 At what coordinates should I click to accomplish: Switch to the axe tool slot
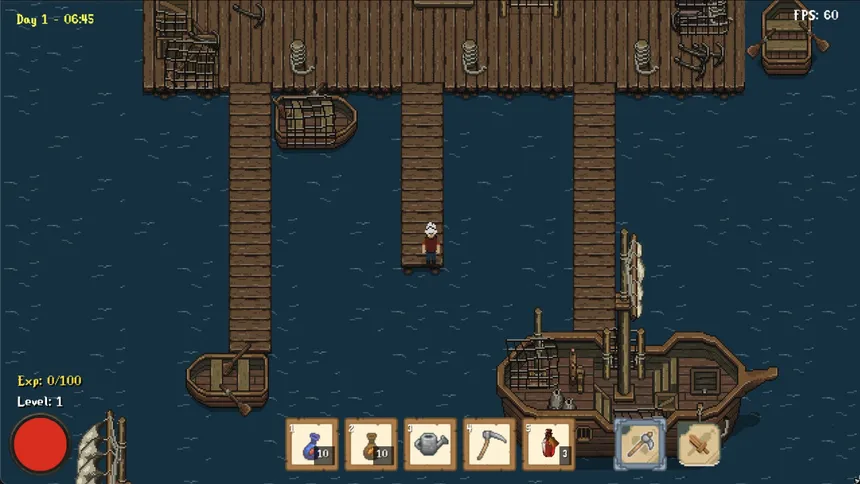(640, 443)
